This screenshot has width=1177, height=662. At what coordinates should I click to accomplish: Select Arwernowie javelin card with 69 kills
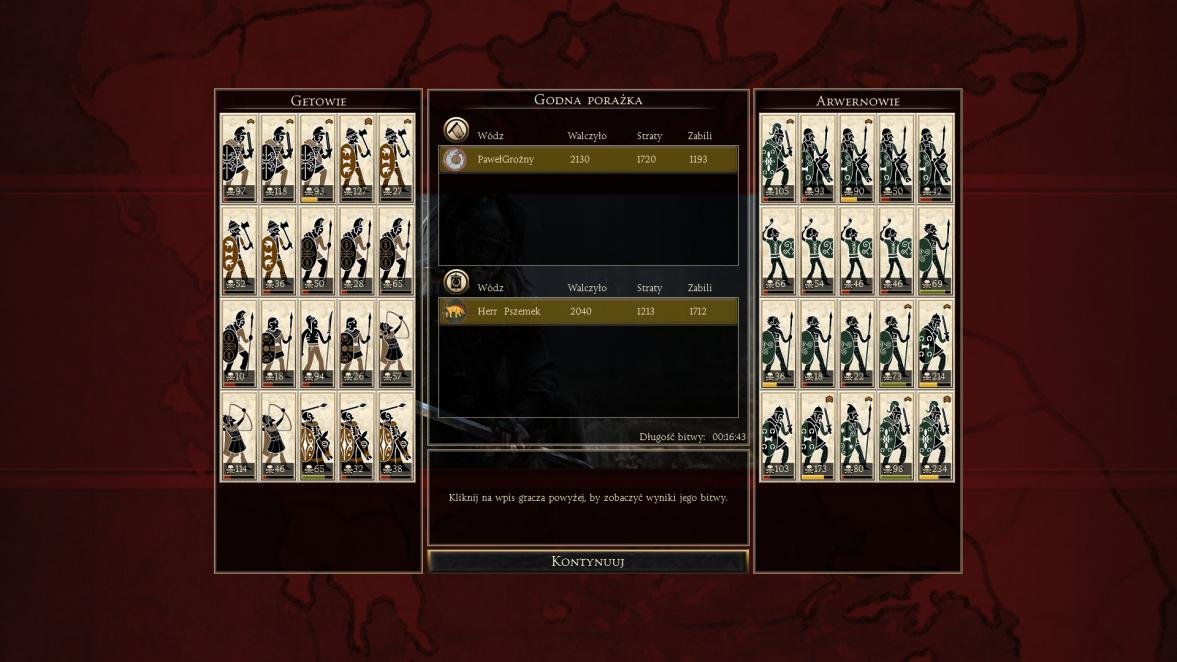[x=935, y=251]
